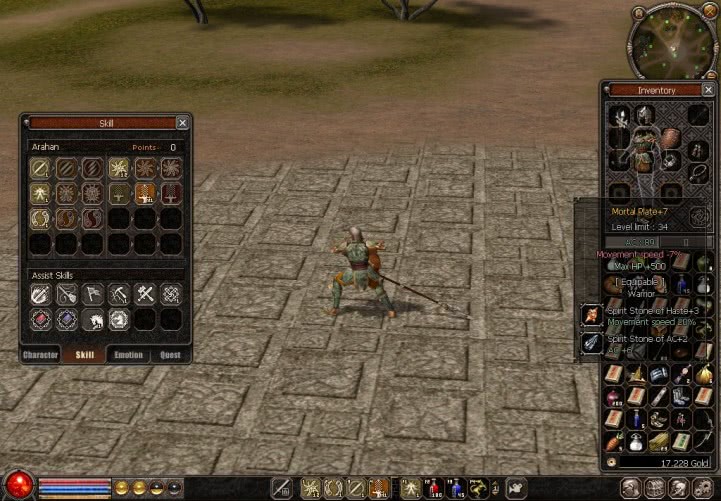Click the Spirit Stone of Haste+3 socket icon
Screen dimensions: 721x501
click(x=592, y=315)
